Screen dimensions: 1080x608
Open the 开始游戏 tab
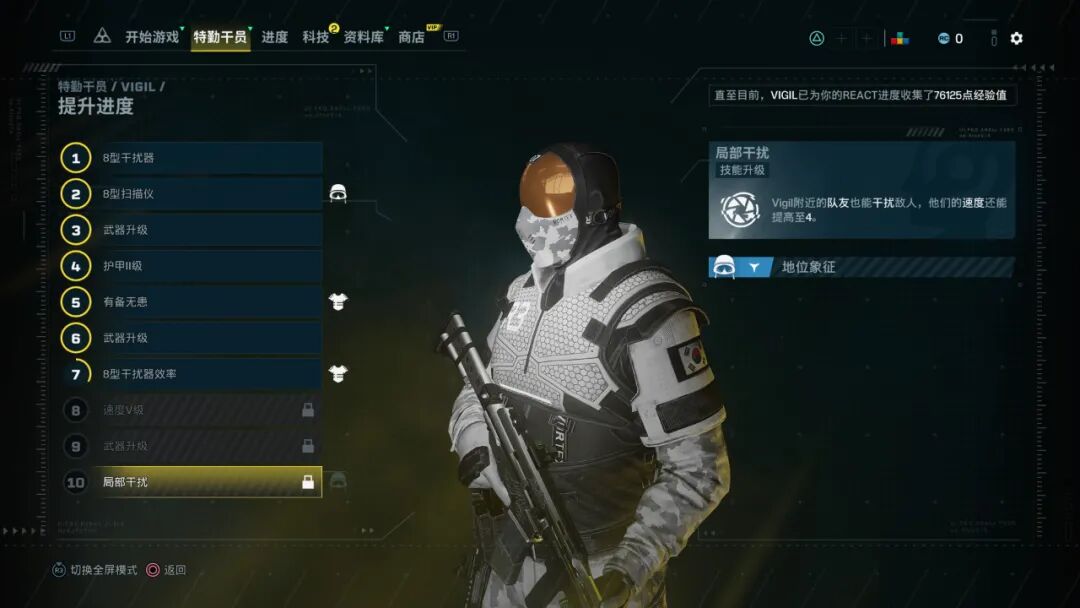click(152, 37)
